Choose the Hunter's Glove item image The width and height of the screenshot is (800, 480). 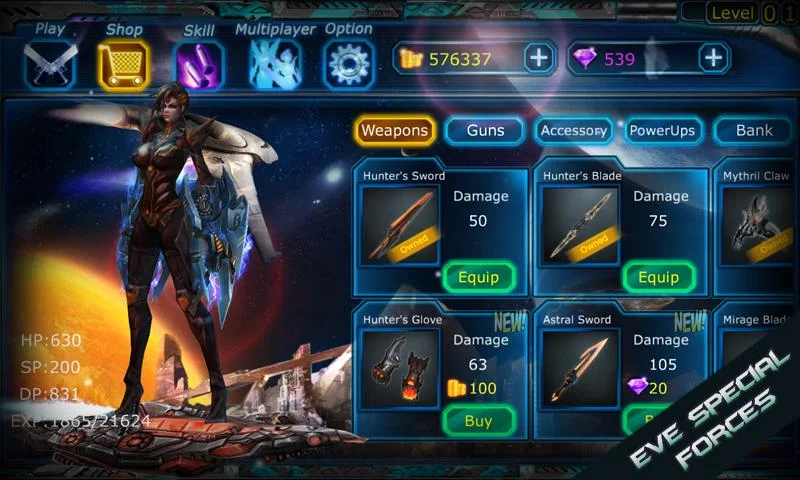coord(399,369)
